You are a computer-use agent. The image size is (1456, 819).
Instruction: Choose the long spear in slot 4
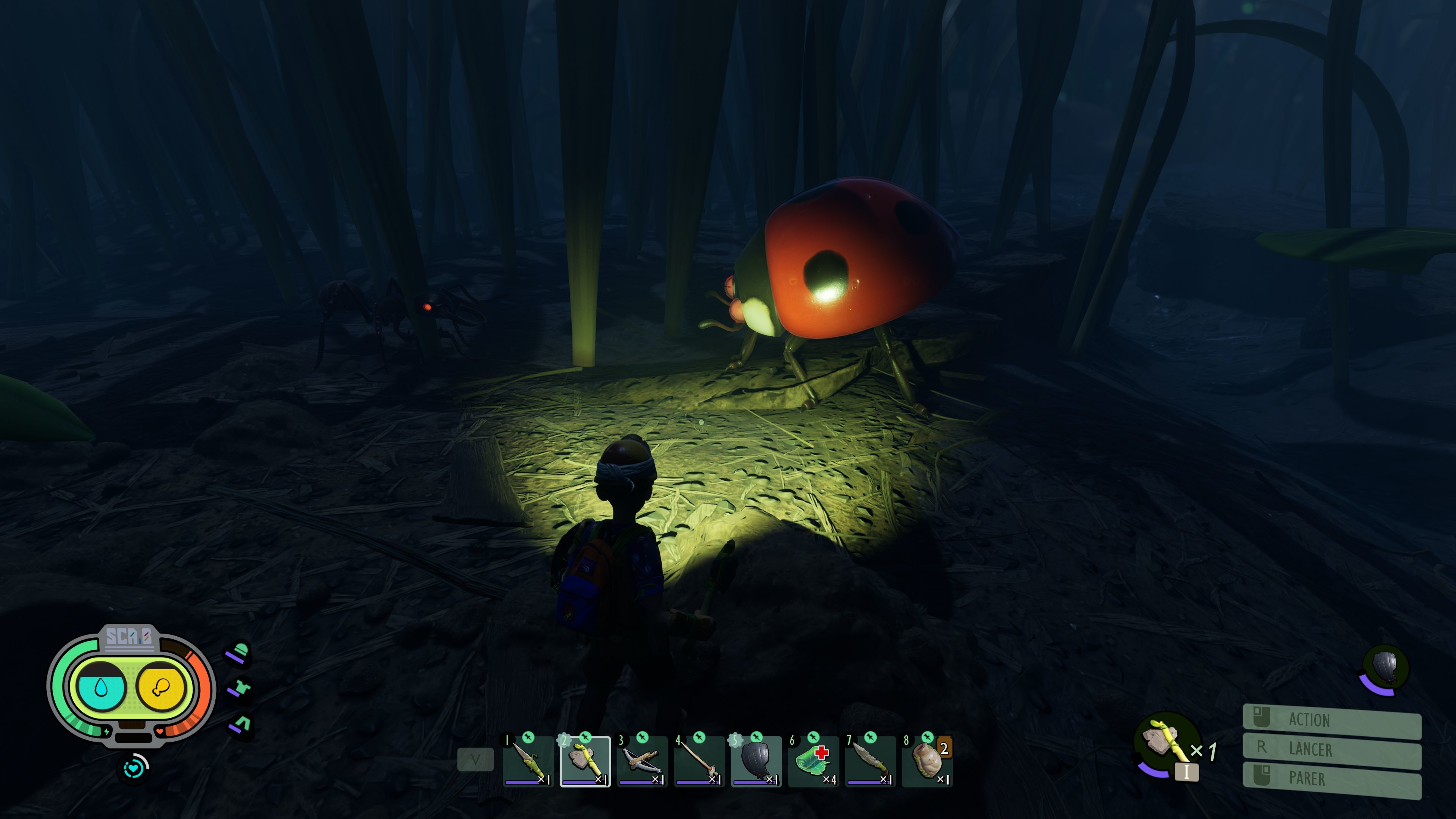coord(699,761)
